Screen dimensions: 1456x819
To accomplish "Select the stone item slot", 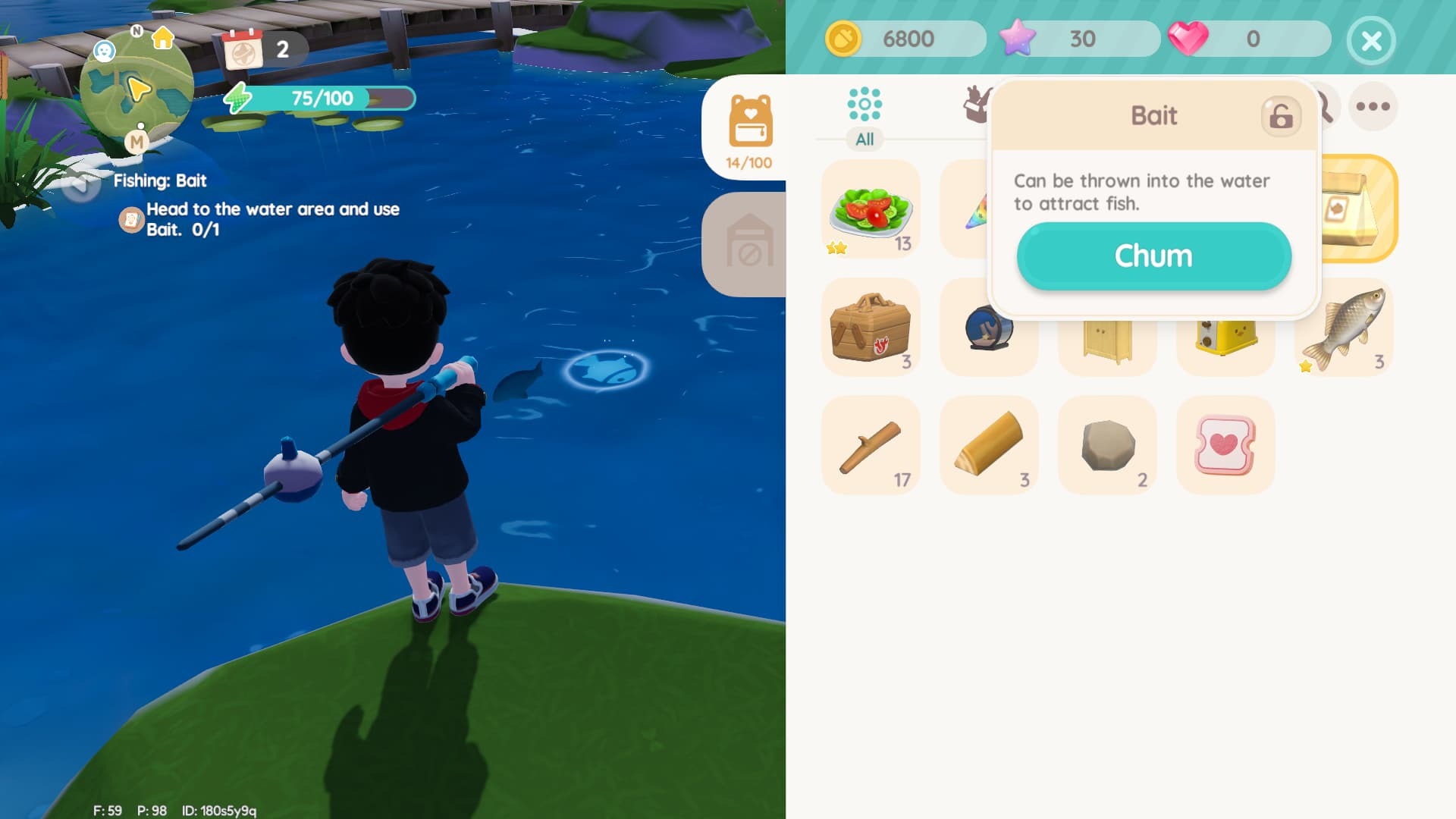I will tap(1107, 446).
